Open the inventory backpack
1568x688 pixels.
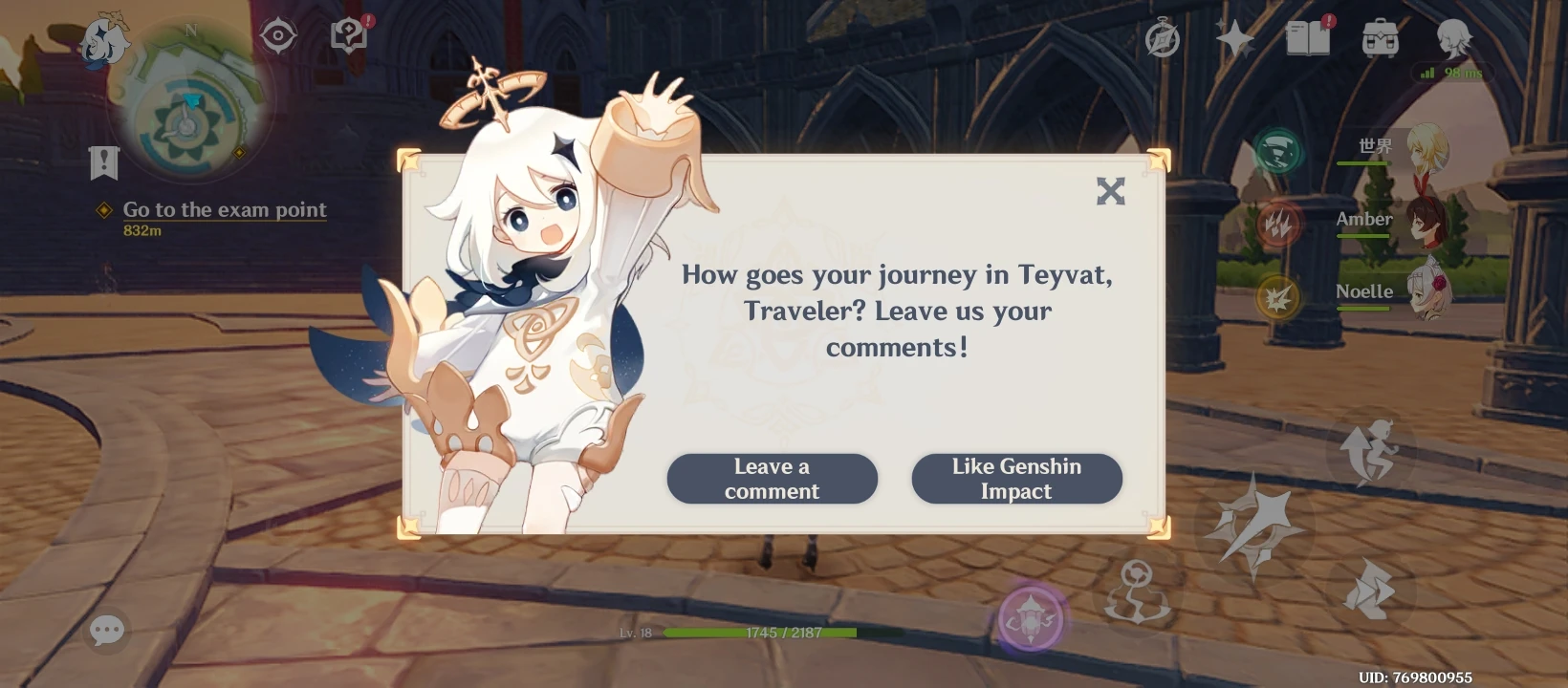point(1378,39)
